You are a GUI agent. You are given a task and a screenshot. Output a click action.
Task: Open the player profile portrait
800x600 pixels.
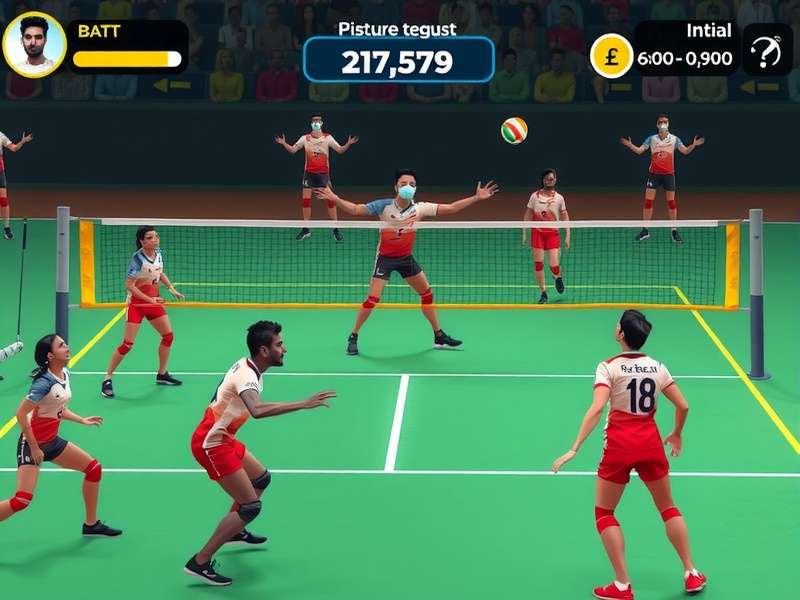coord(34,45)
